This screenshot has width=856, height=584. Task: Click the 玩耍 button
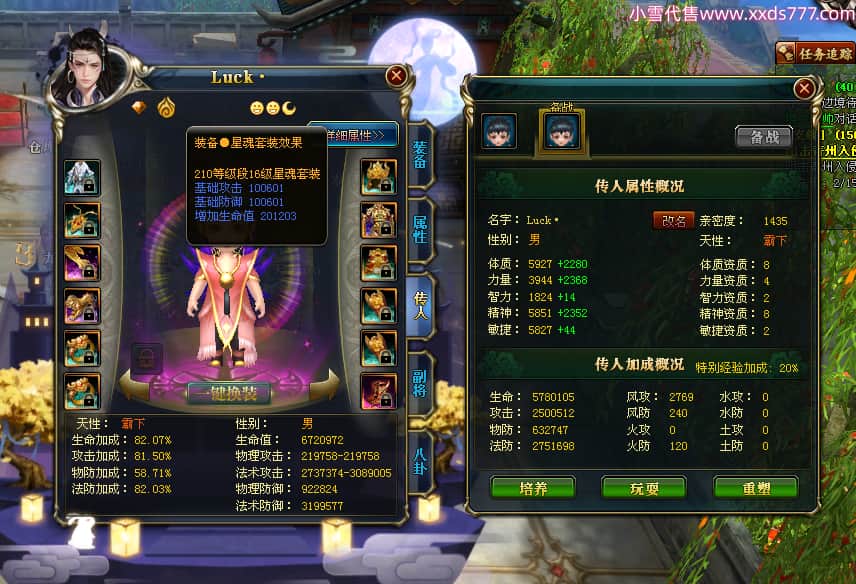643,488
